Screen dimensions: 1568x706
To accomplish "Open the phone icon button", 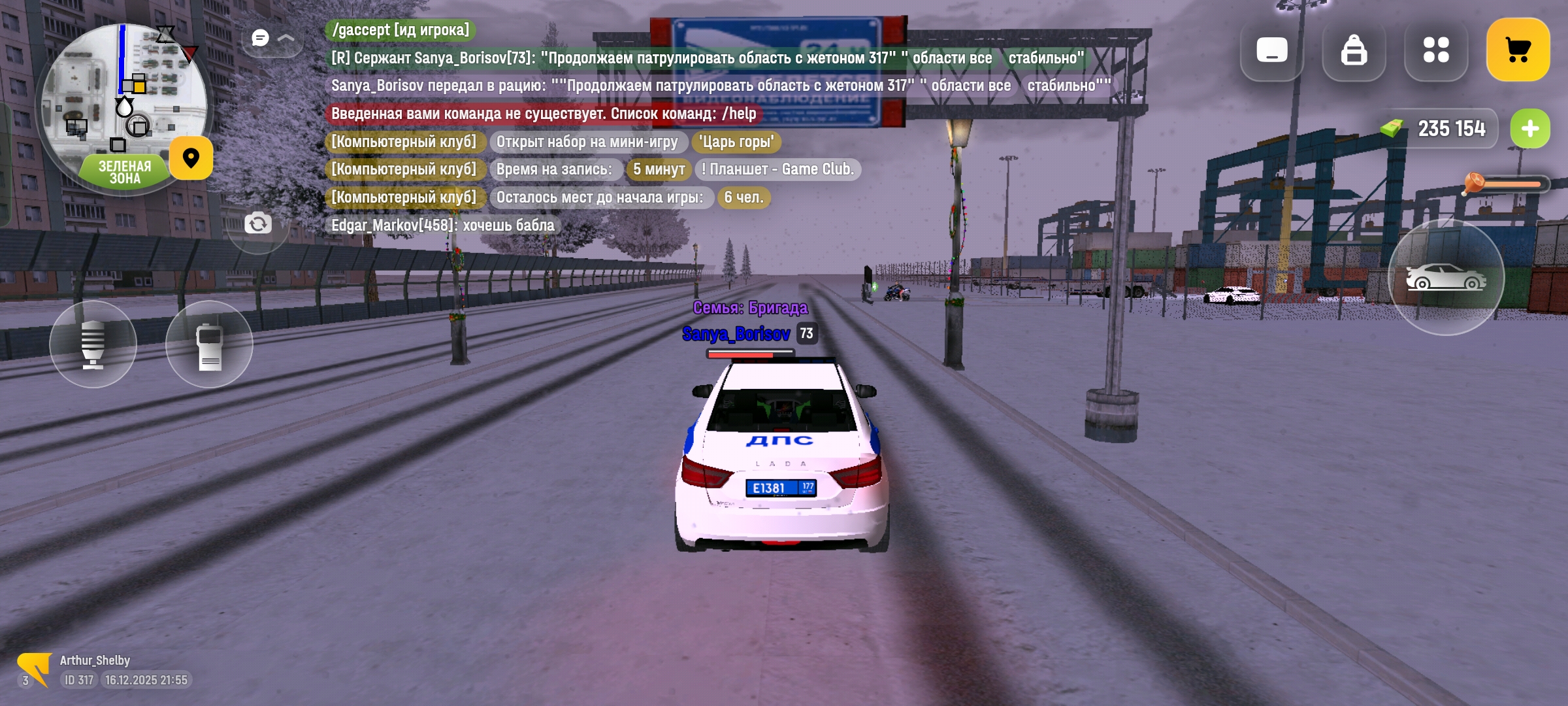I will 1271,50.
